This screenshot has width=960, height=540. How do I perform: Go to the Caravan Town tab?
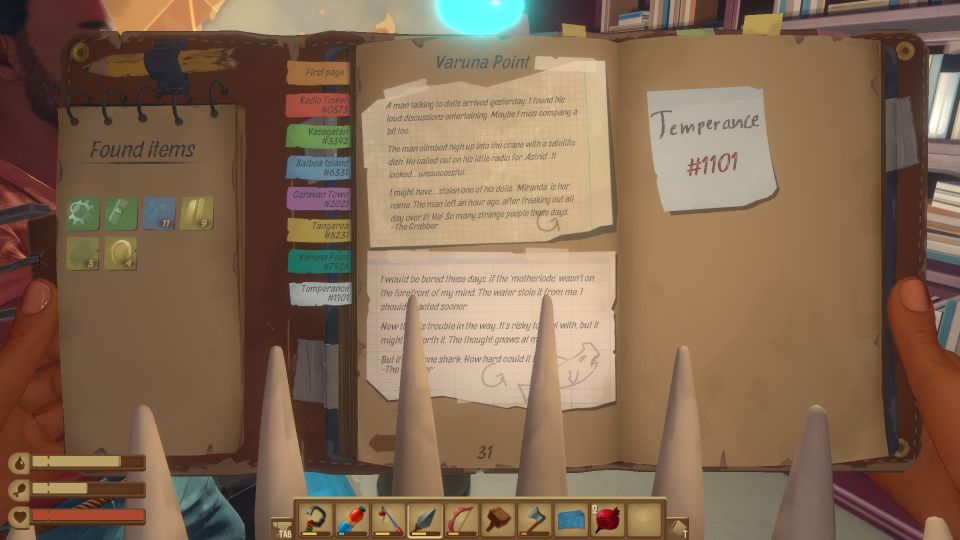[317, 199]
